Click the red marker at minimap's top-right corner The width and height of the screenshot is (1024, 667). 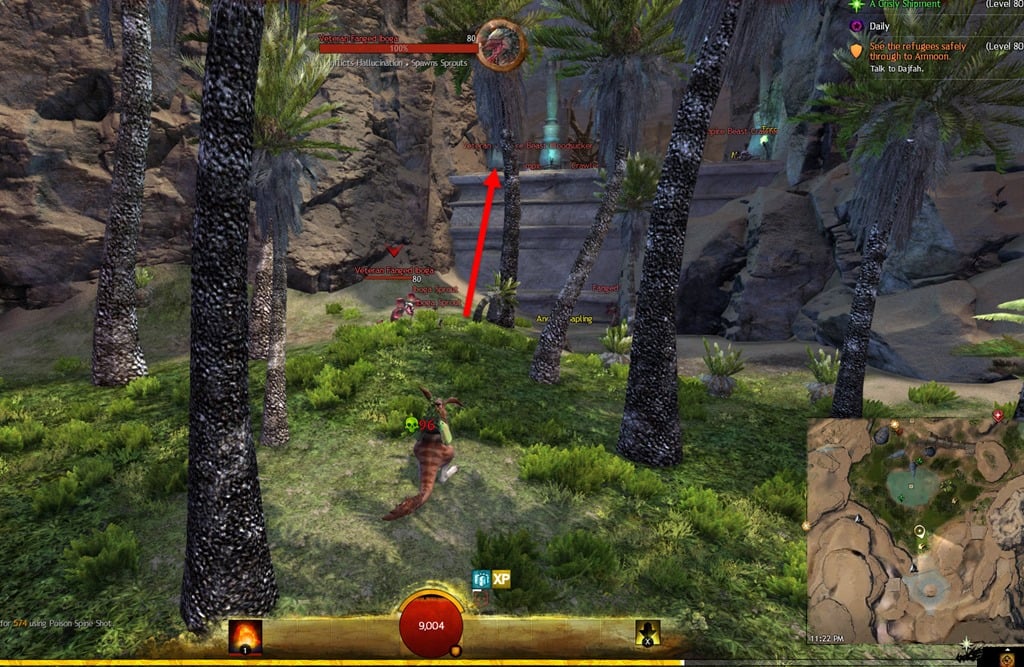[997, 415]
